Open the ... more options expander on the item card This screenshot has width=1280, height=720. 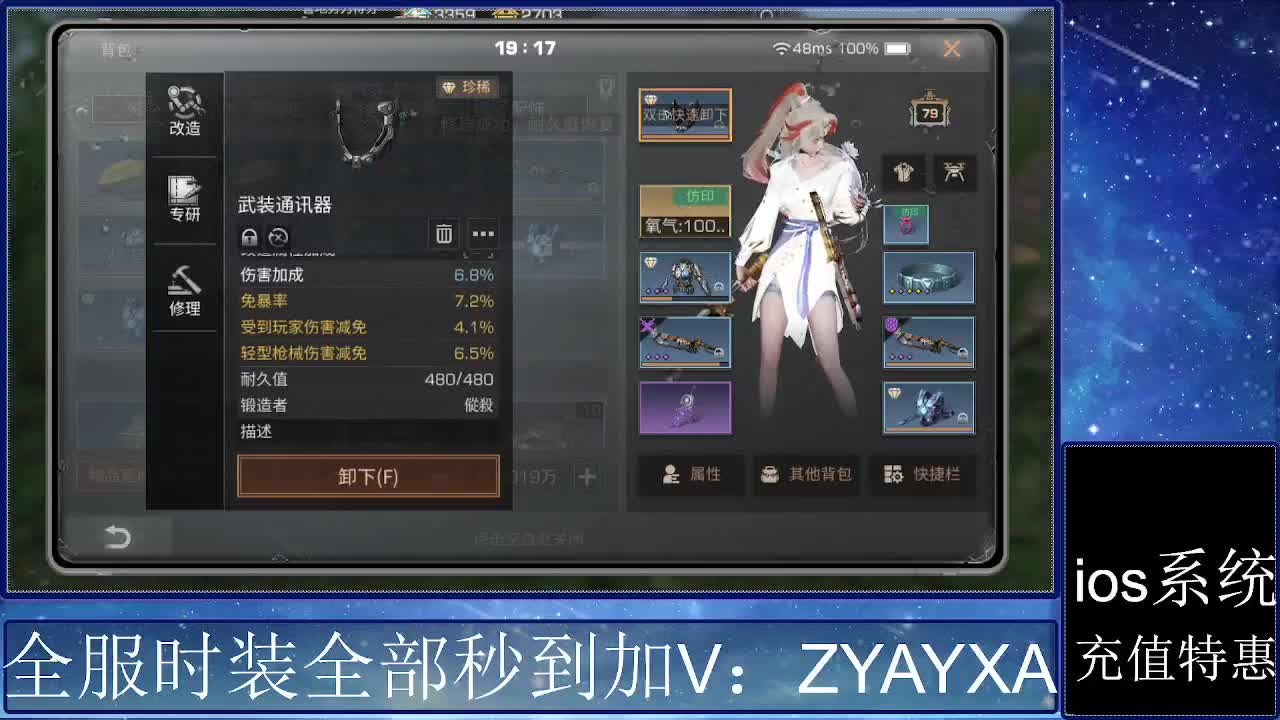(x=483, y=234)
